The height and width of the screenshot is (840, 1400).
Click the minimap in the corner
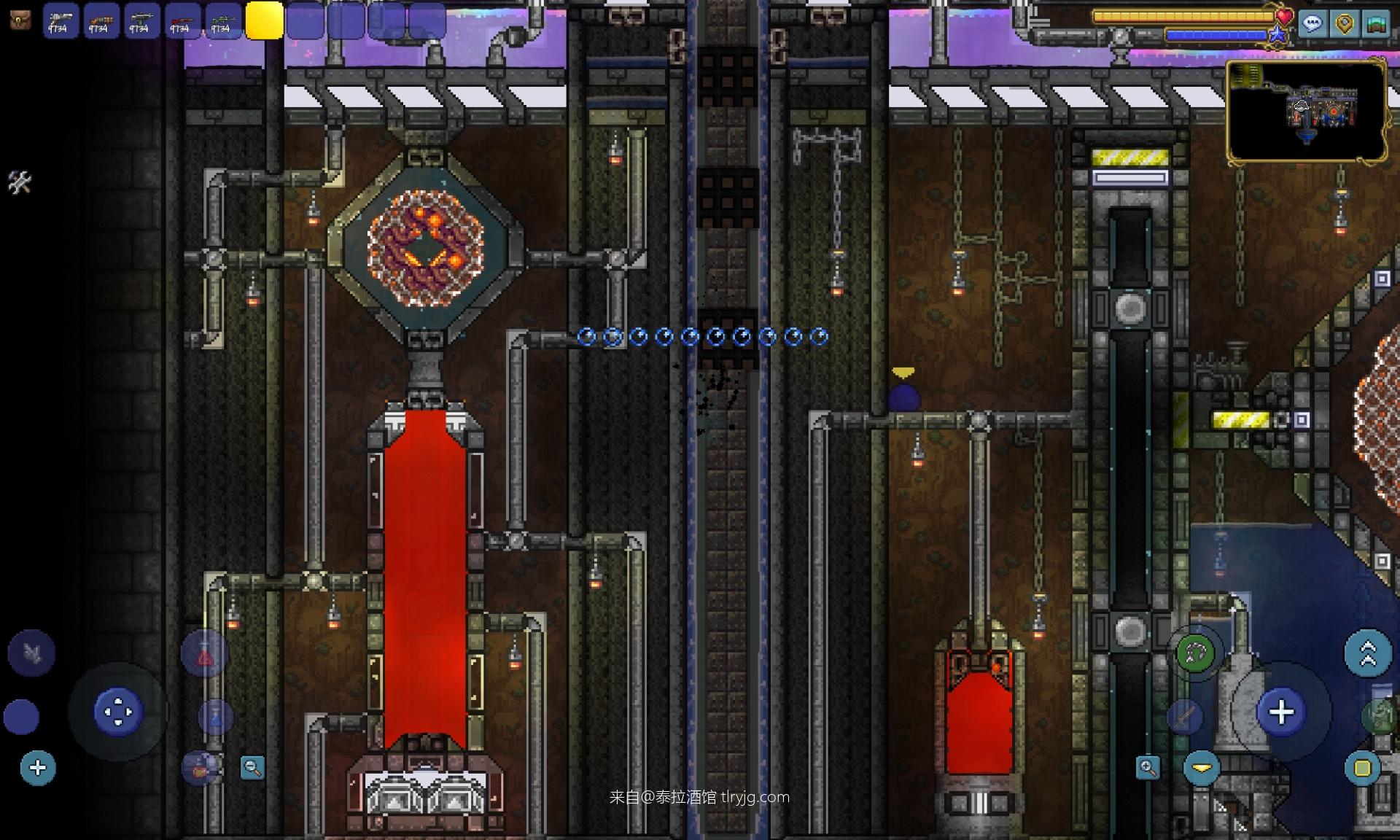click(x=1307, y=111)
